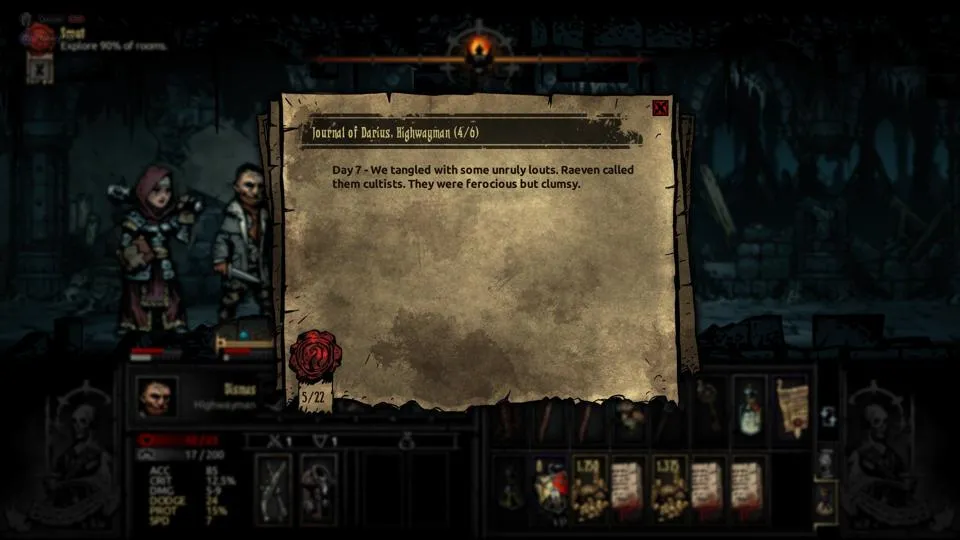The height and width of the screenshot is (540, 960).
Task: Select the rolled scroll with red seal
Action: click(791, 405)
